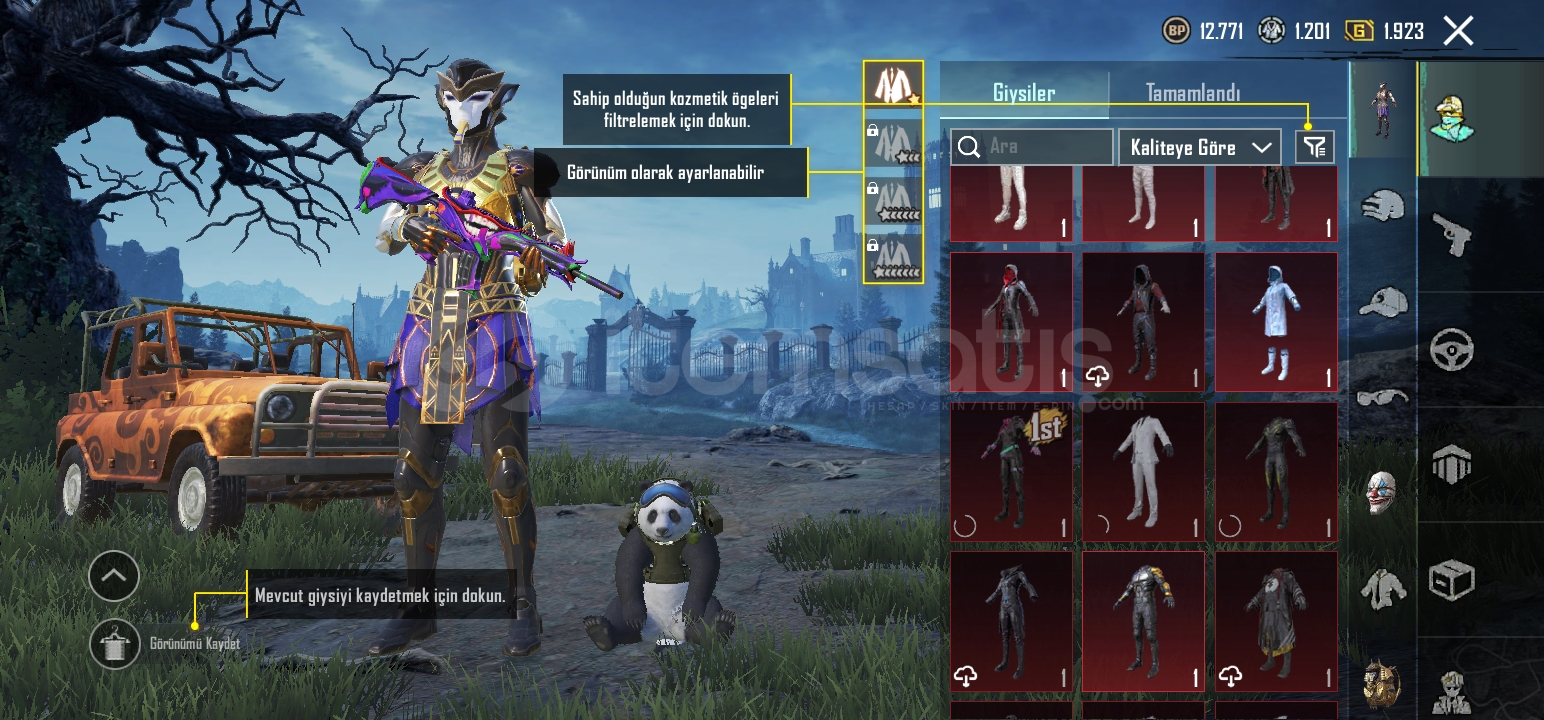Screen dimensions: 1544x720
Task: Switch to the Giysiler tab
Action: coord(1023,93)
